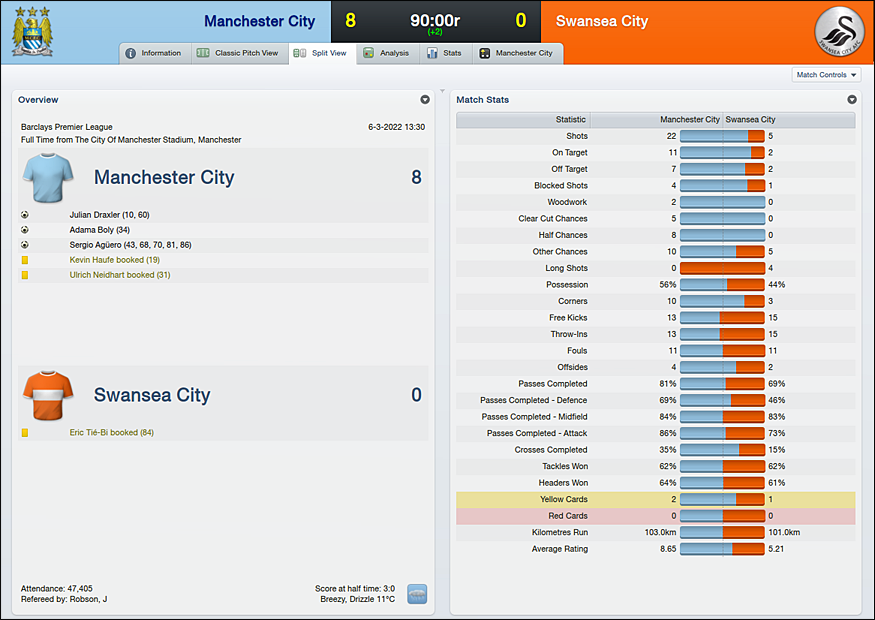This screenshot has height=620, width=875.
Task: Expand the Overview panel options arrow
Action: pyautogui.click(x=425, y=100)
